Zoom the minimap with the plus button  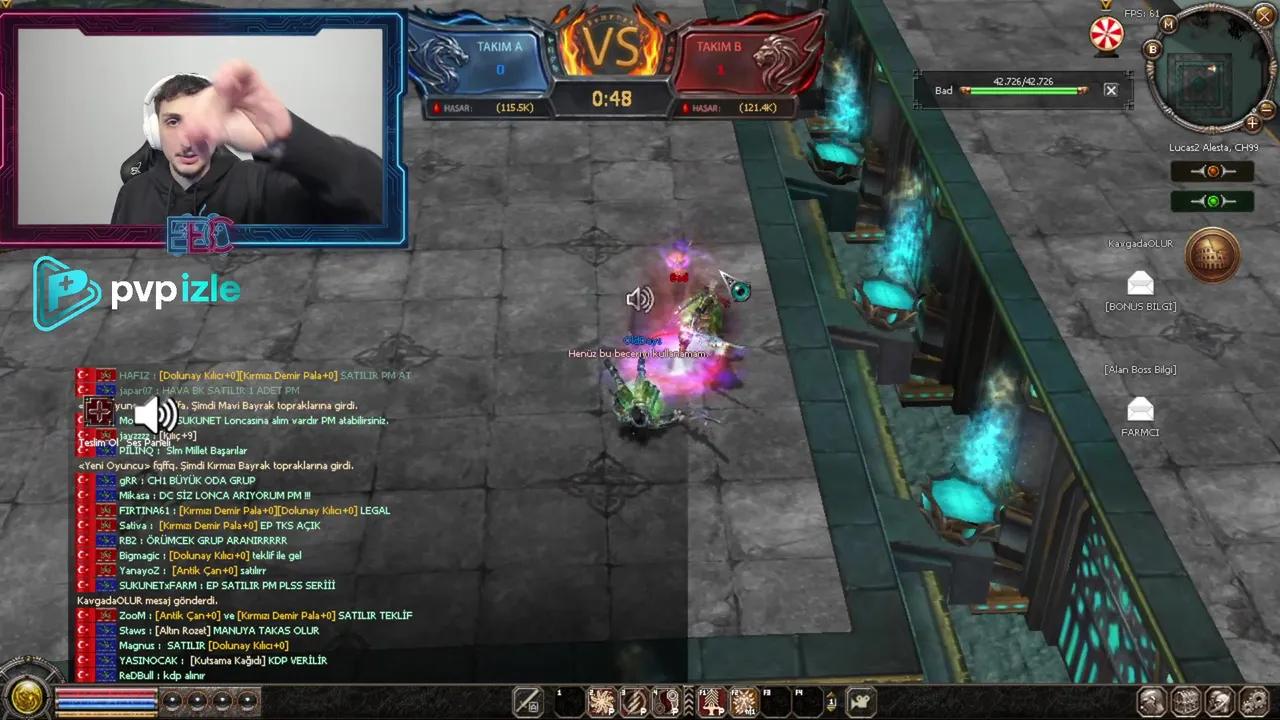(x=1253, y=123)
